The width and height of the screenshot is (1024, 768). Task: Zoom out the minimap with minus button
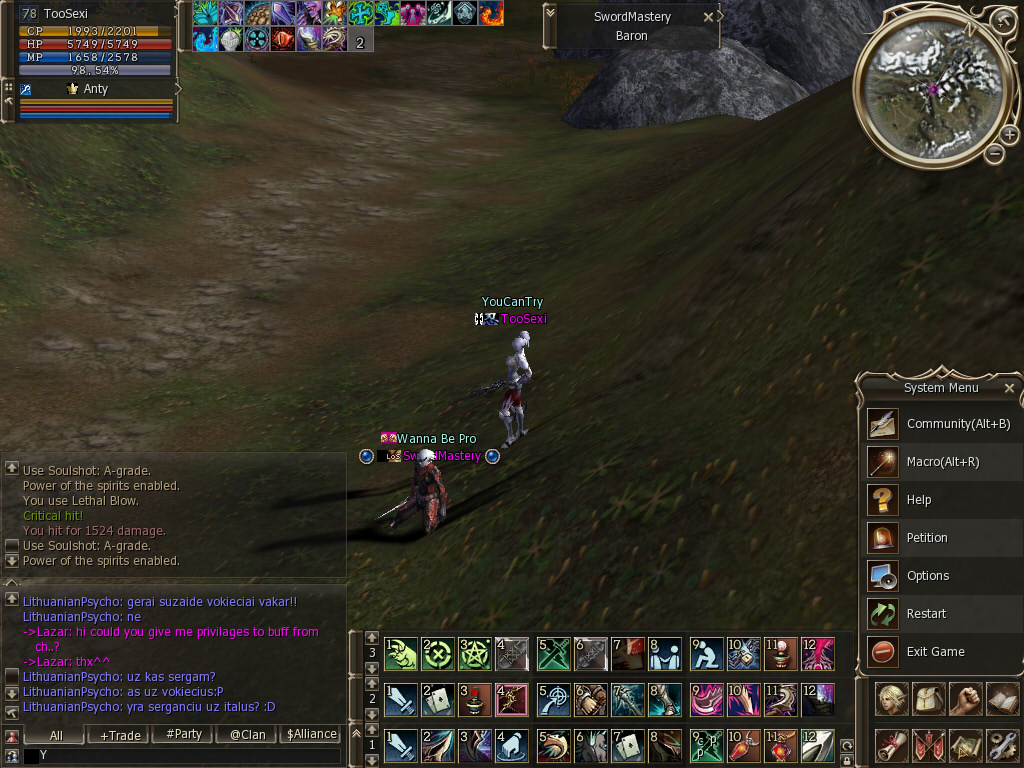(994, 154)
